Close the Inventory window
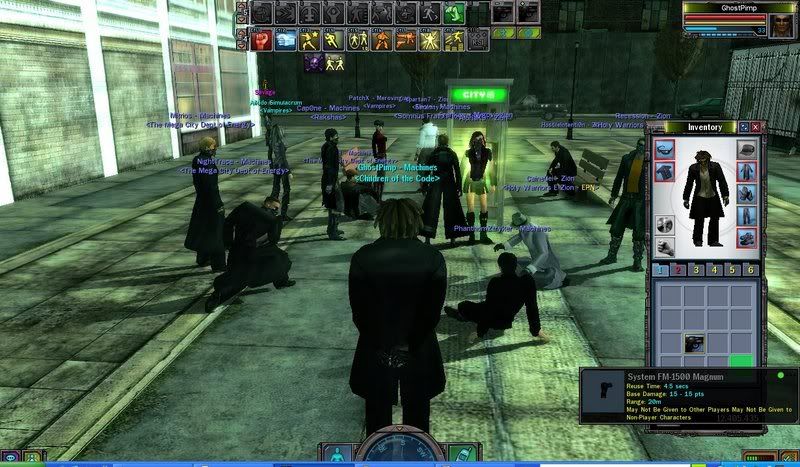 (x=756, y=127)
